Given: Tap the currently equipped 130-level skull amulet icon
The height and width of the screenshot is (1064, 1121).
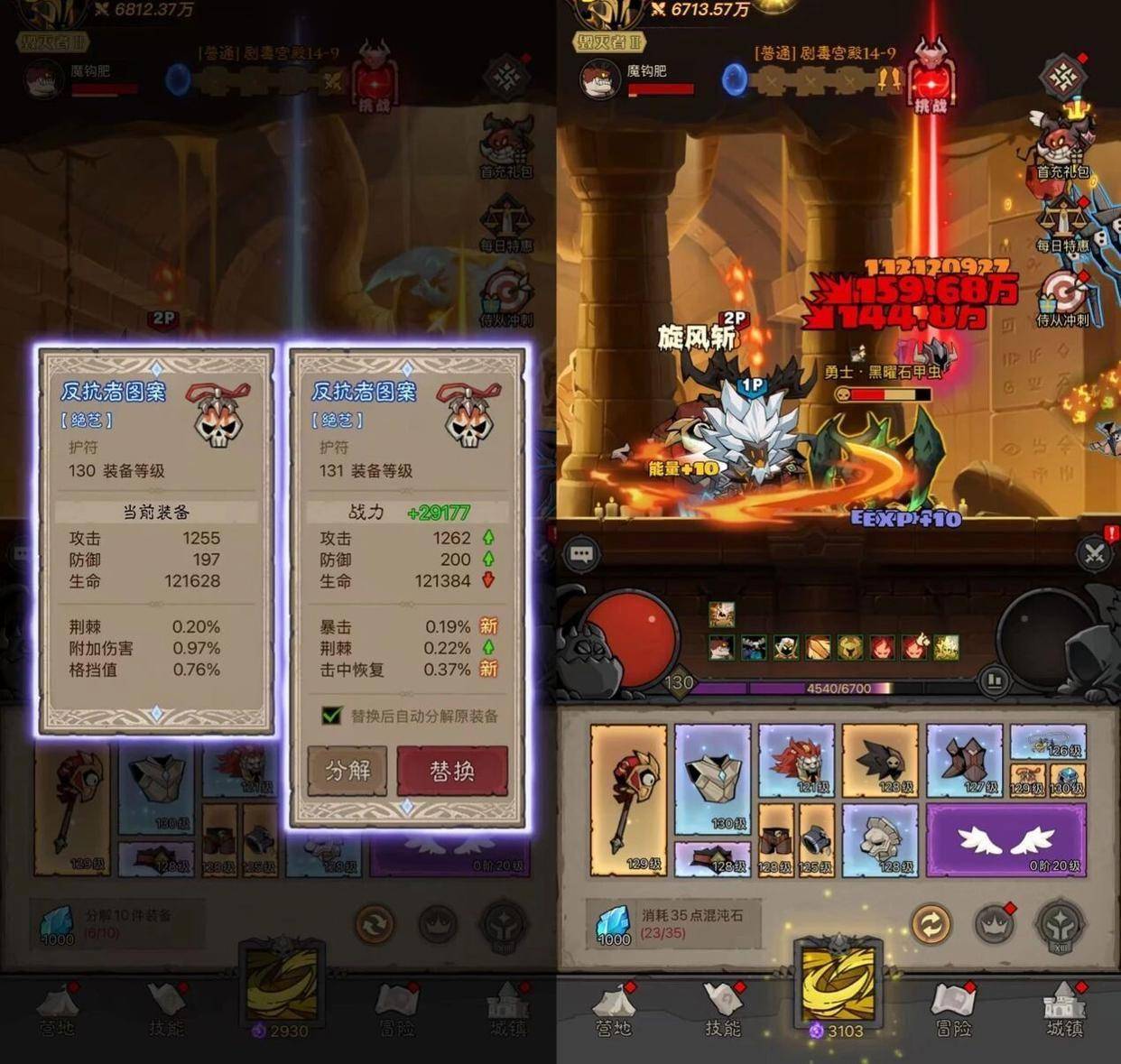Looking at the screenshot, I should pos(218,414).
